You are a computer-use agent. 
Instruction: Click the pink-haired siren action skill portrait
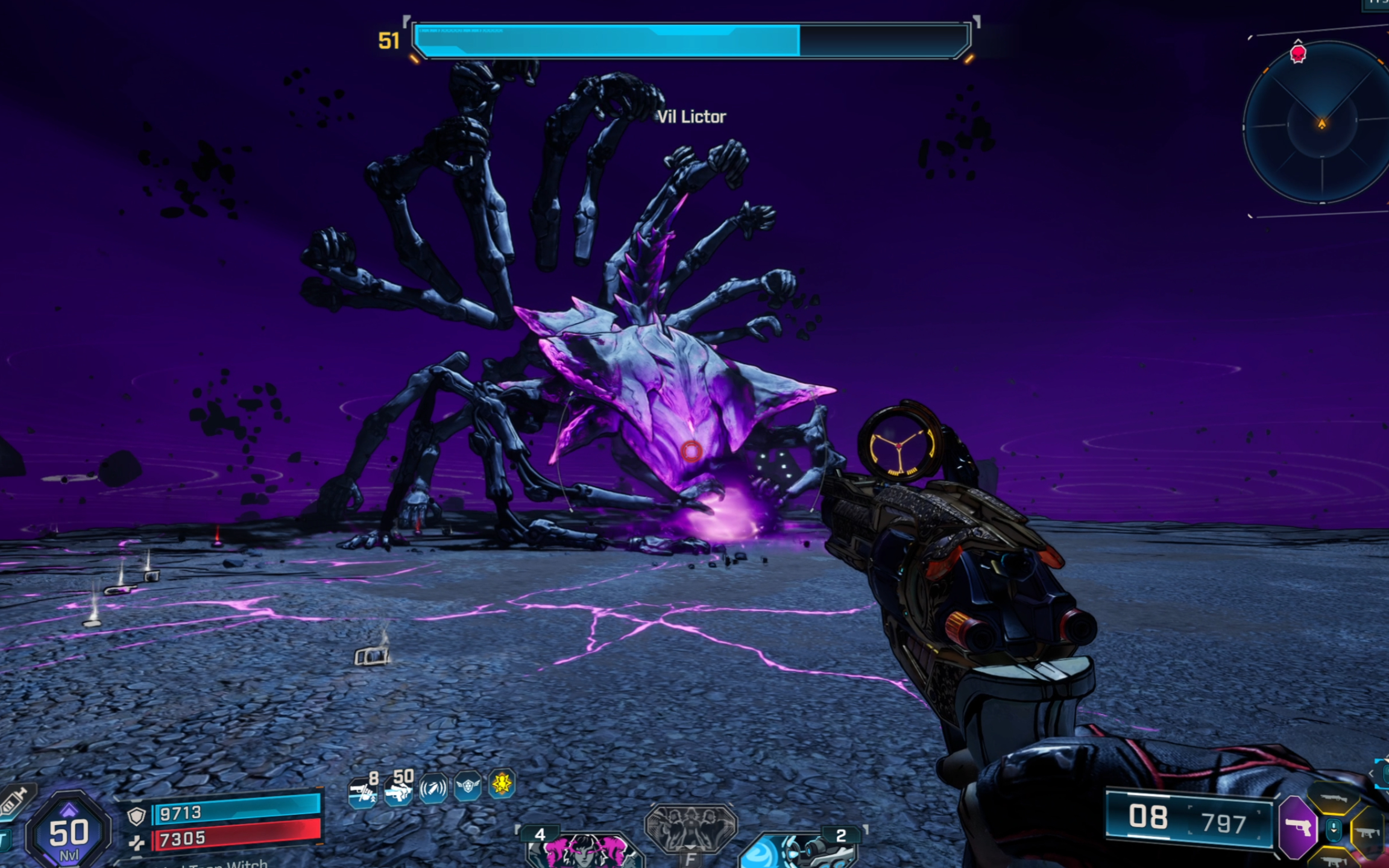click(582, 850)
